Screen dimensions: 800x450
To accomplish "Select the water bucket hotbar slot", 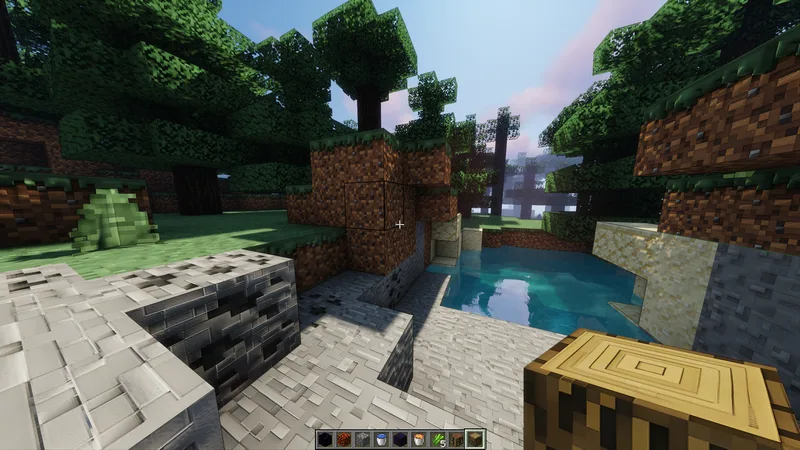I will [x=381, y=439].
